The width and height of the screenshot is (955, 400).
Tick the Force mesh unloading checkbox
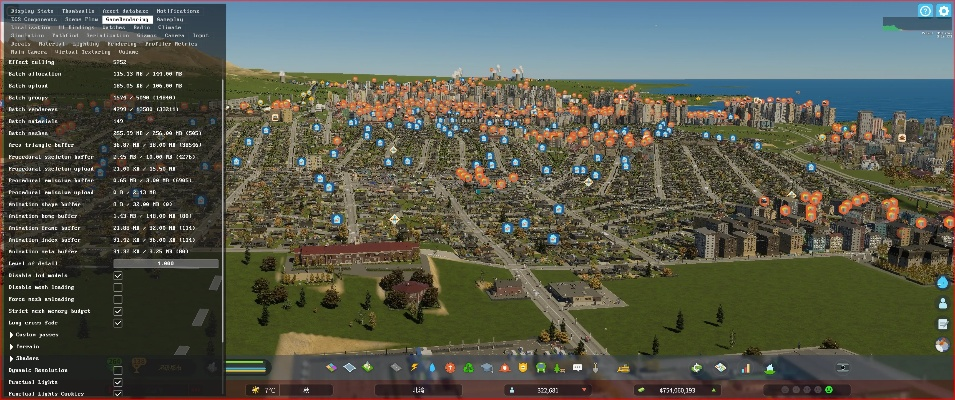click(118, 299)
